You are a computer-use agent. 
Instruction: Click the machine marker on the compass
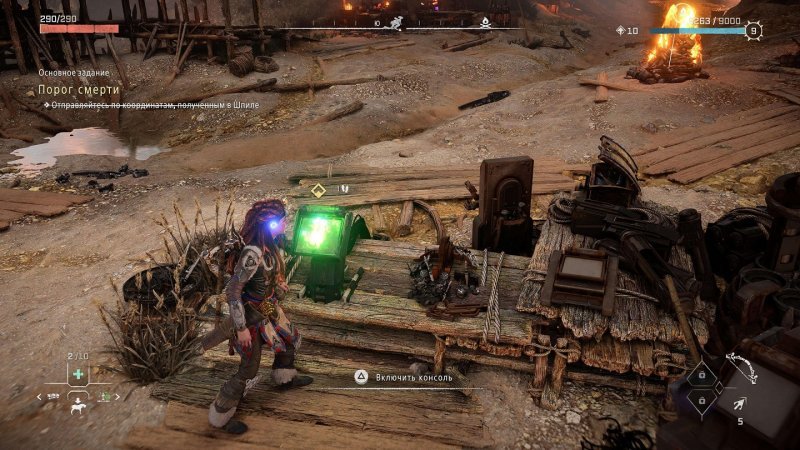(x=396, y=21)
